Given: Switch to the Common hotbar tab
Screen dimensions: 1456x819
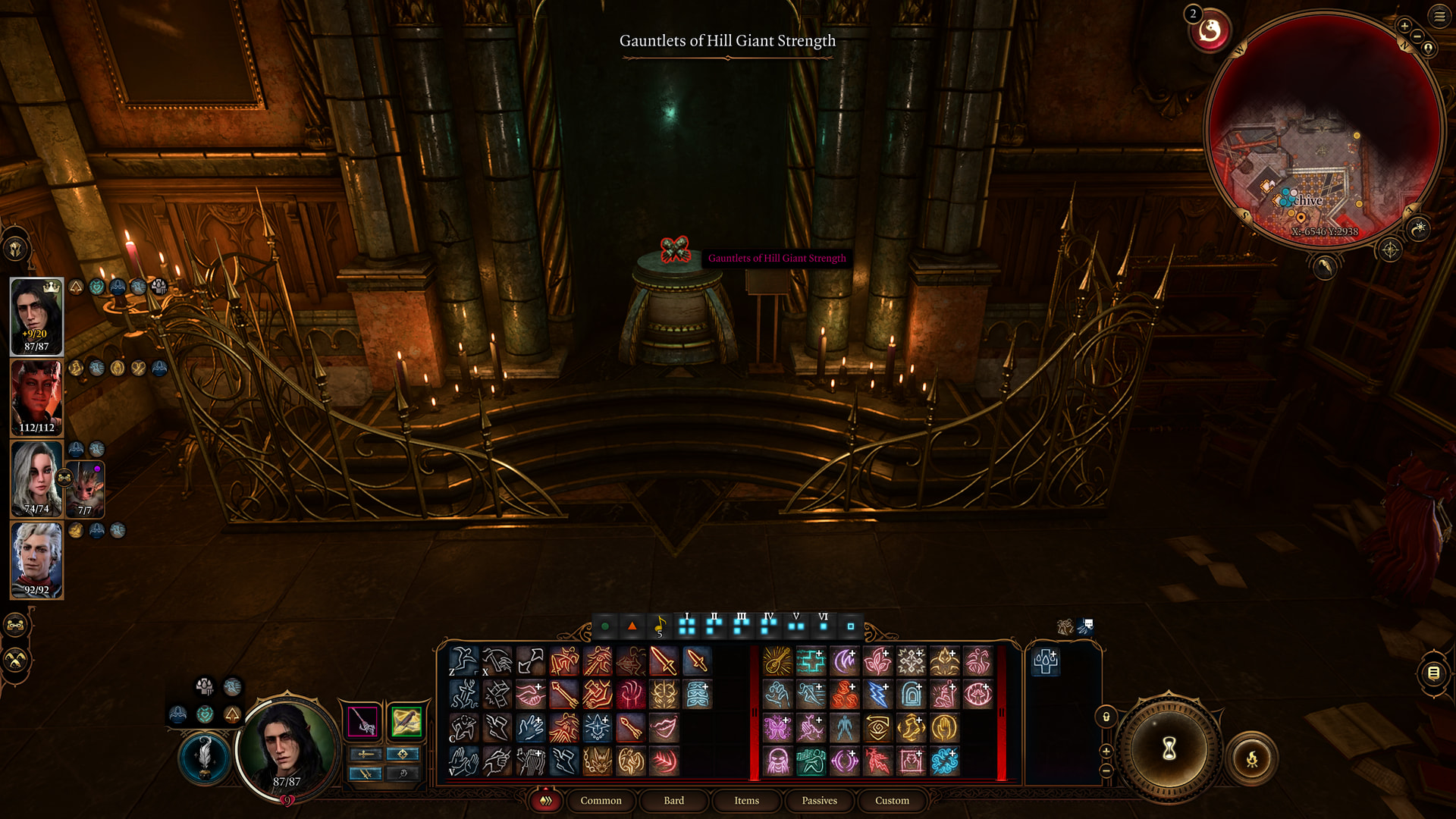Looking at the screenshot, I should pos(601,801).
